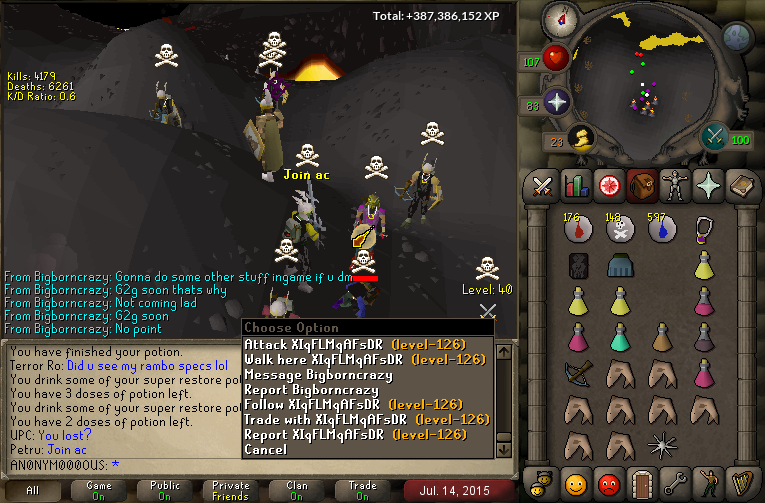
Task: Open the Magic spellbook tab
Action: (739, 186)
